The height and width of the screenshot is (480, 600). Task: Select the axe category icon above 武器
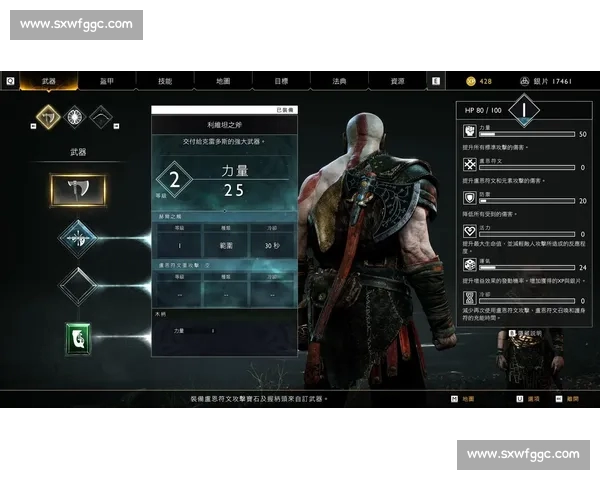tap(47, 117)
